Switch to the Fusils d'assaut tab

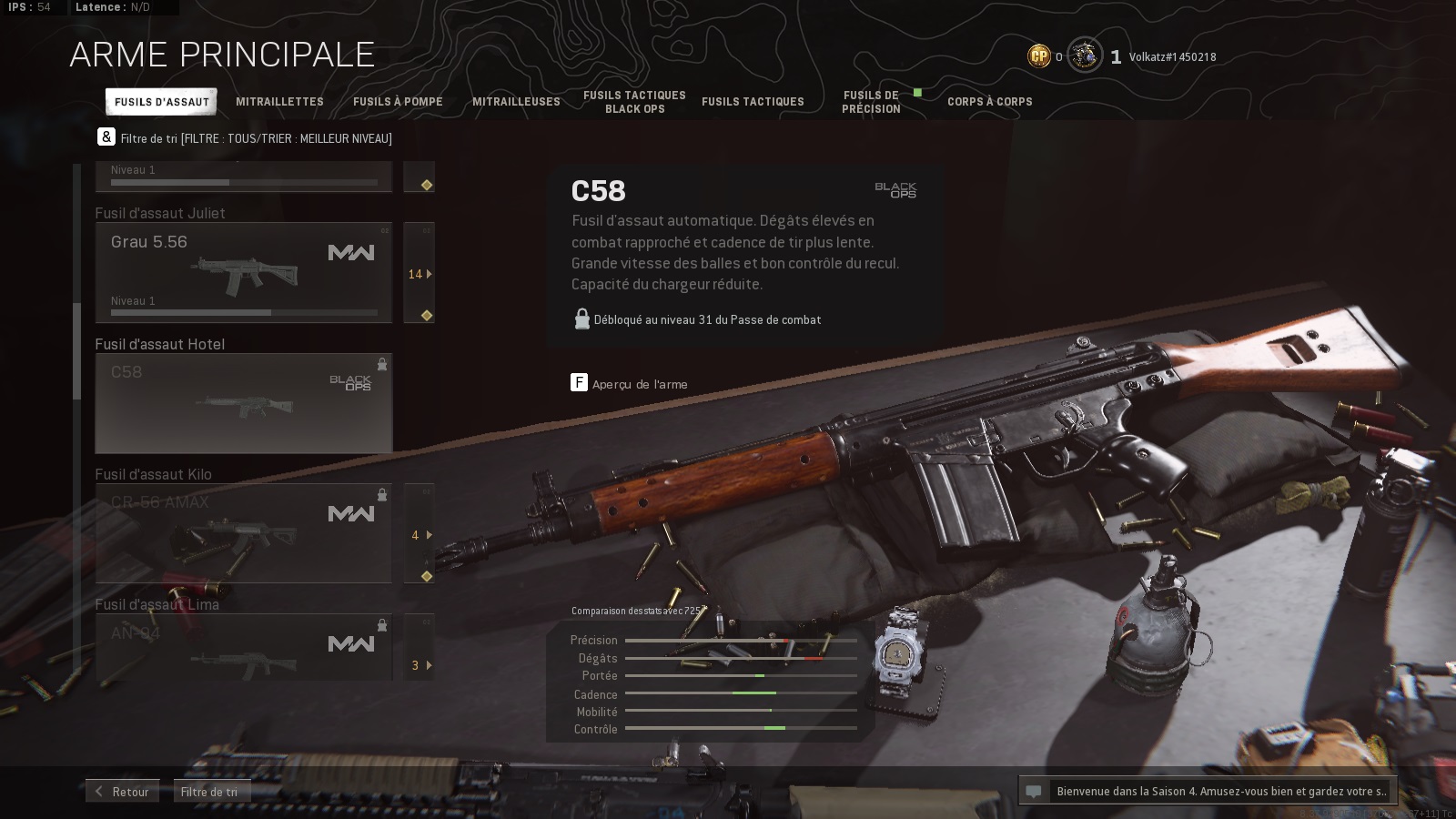tap(161, 102)
